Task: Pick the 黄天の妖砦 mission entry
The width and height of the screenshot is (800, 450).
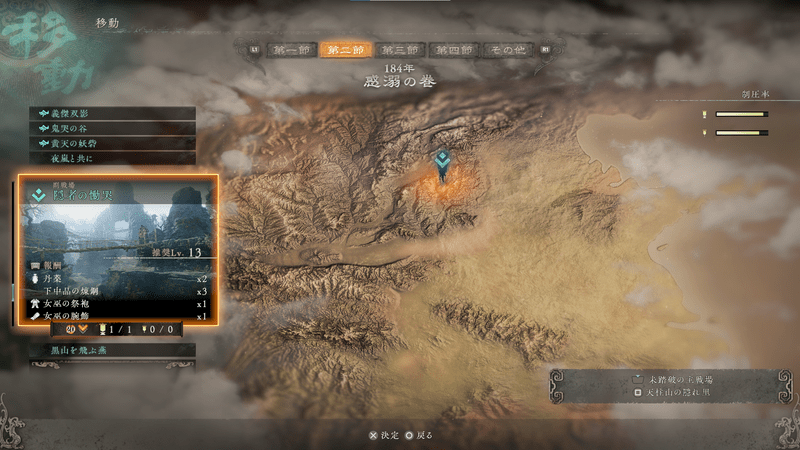Action: (x=112, y=144)
